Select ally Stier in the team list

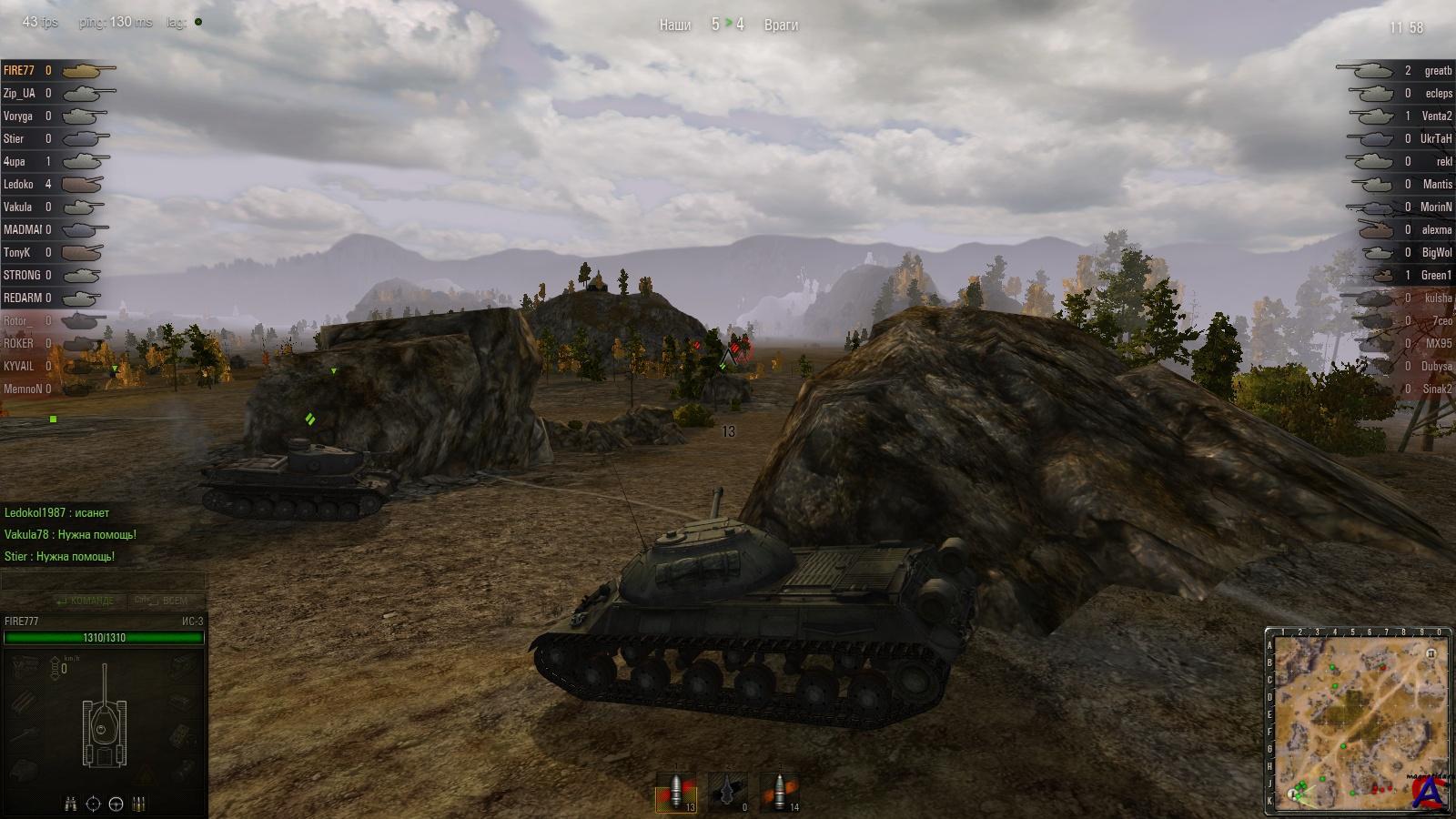(x=14, y=138)
